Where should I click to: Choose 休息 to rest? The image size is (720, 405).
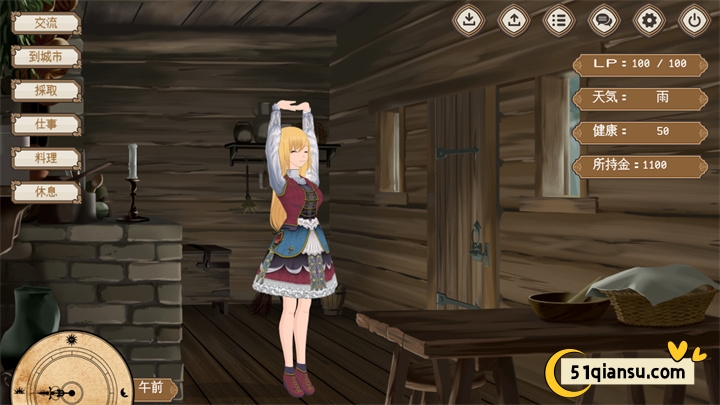coord(45,191)
